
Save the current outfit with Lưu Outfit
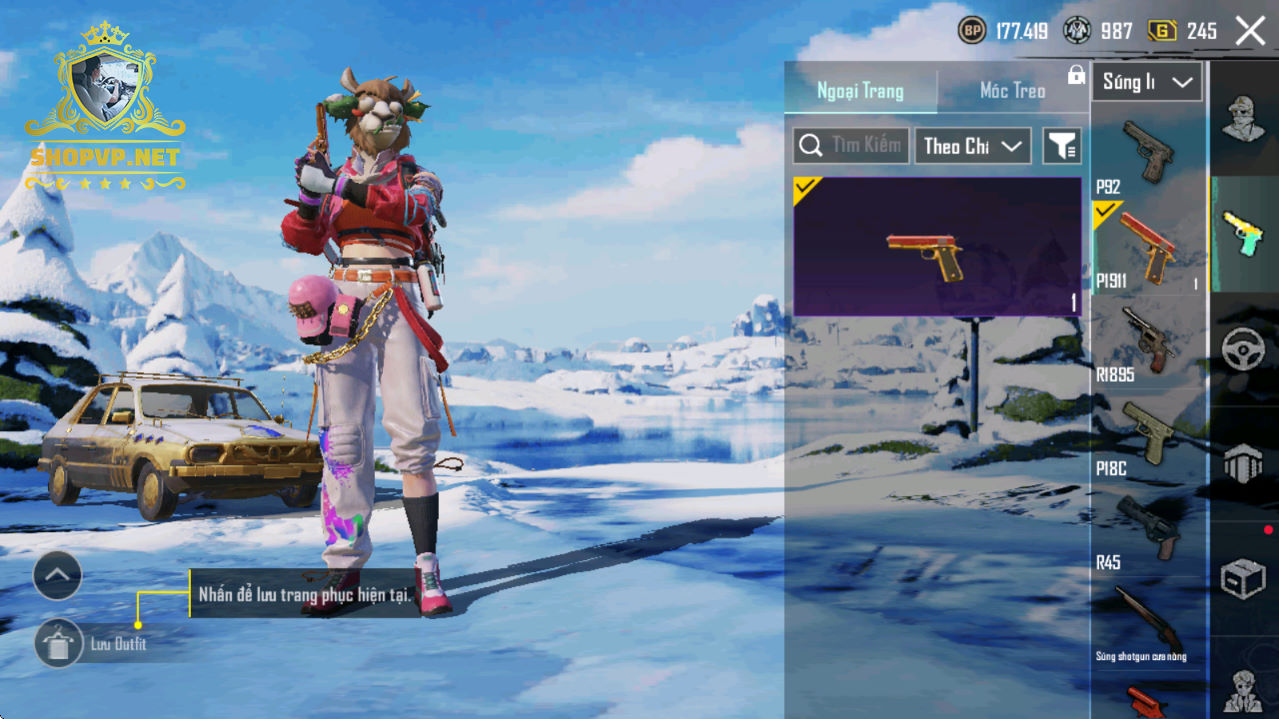[x=59, y=643]
